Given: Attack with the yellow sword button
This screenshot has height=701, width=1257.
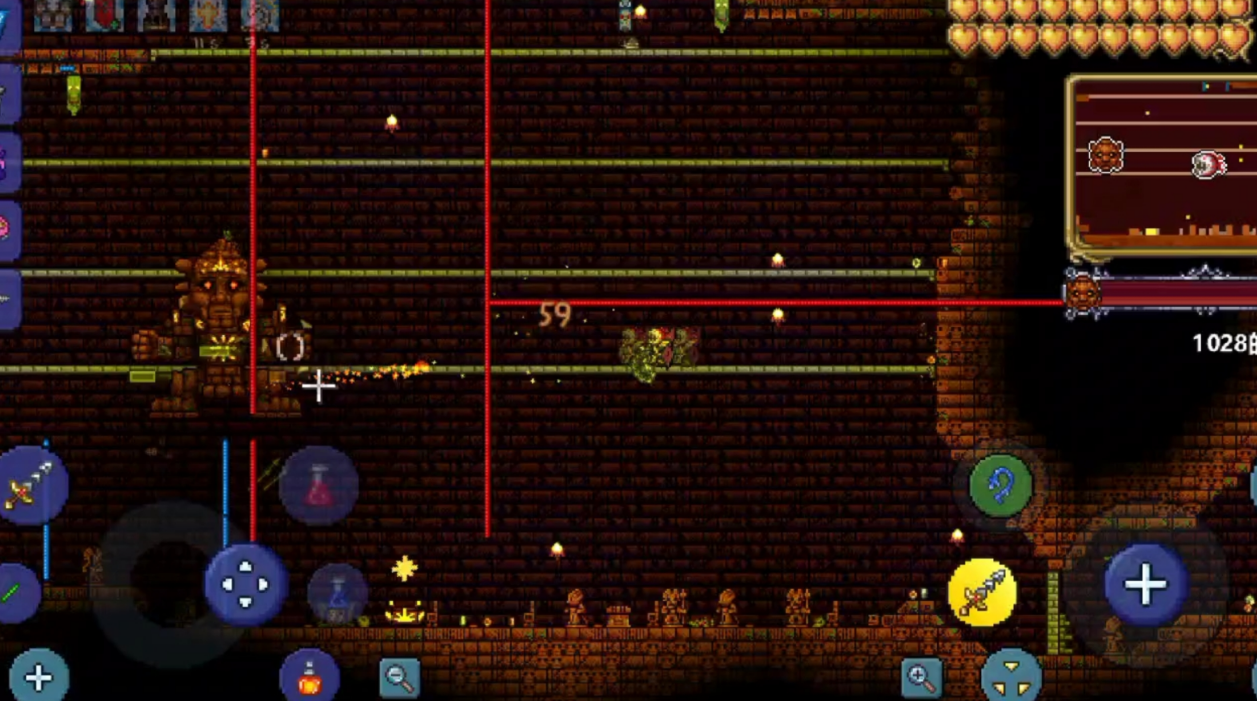Looking at the screenshot, I should pos(981,592).
